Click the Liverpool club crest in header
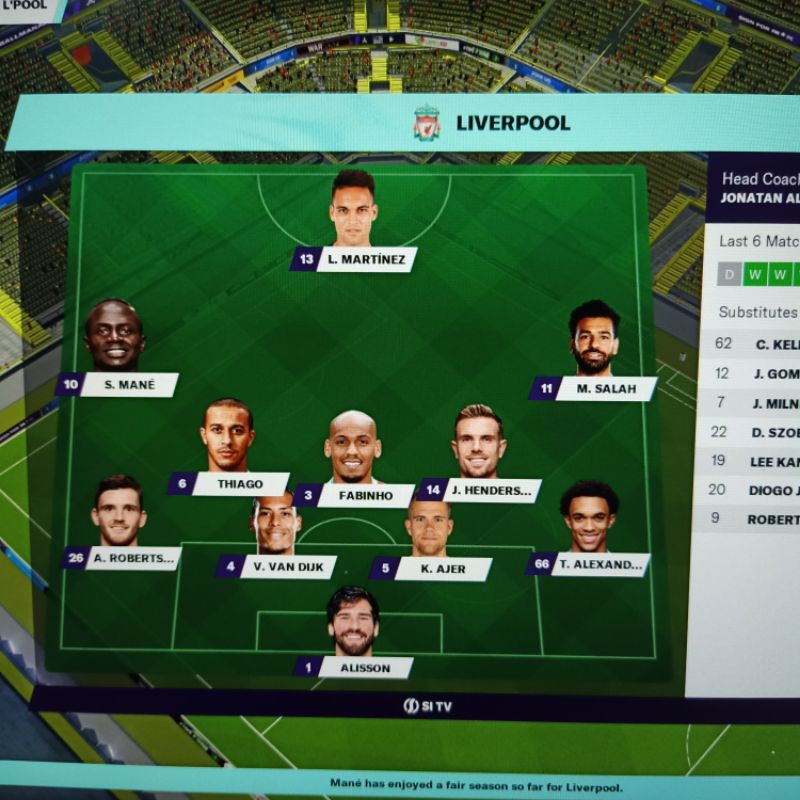The image size is (800, 800). (427, 123)
